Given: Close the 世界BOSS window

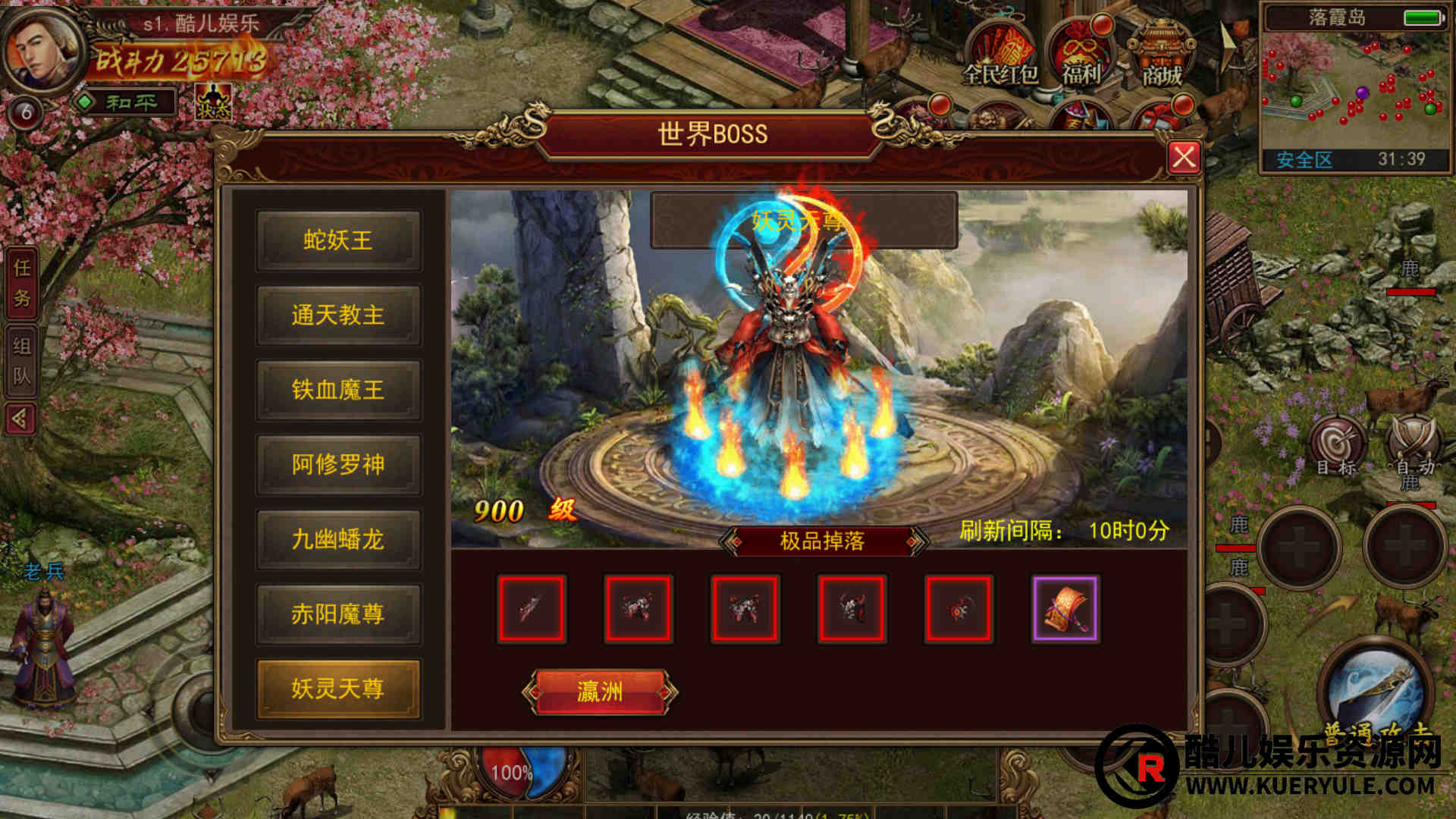Looking at the screenshot, I should pos(1183,157).
